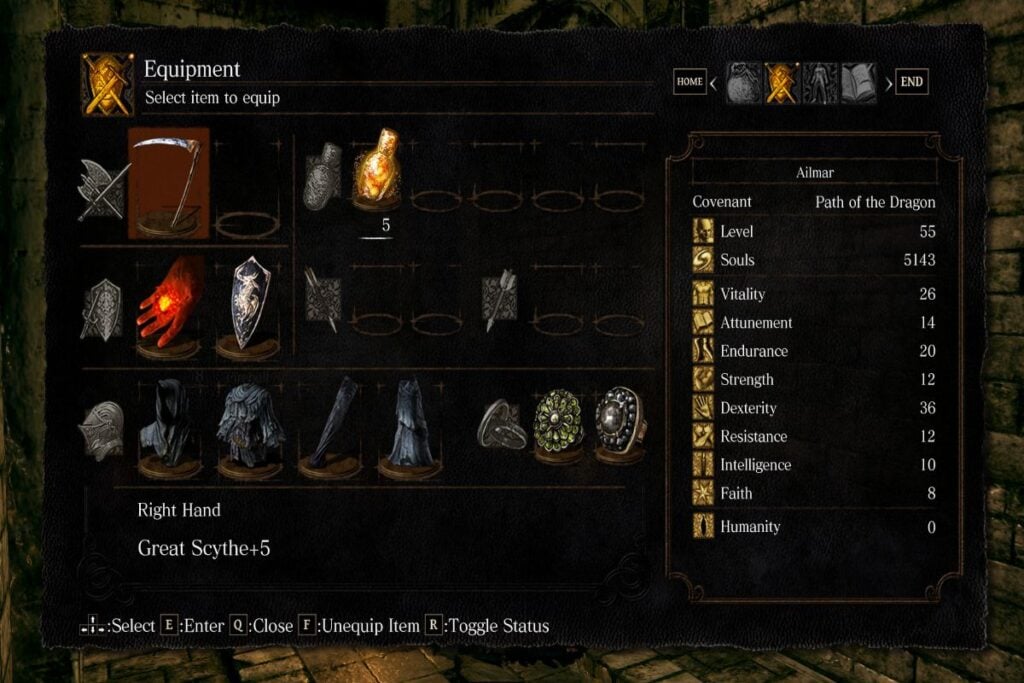Select the dark gauntlets armor slot

329,427
